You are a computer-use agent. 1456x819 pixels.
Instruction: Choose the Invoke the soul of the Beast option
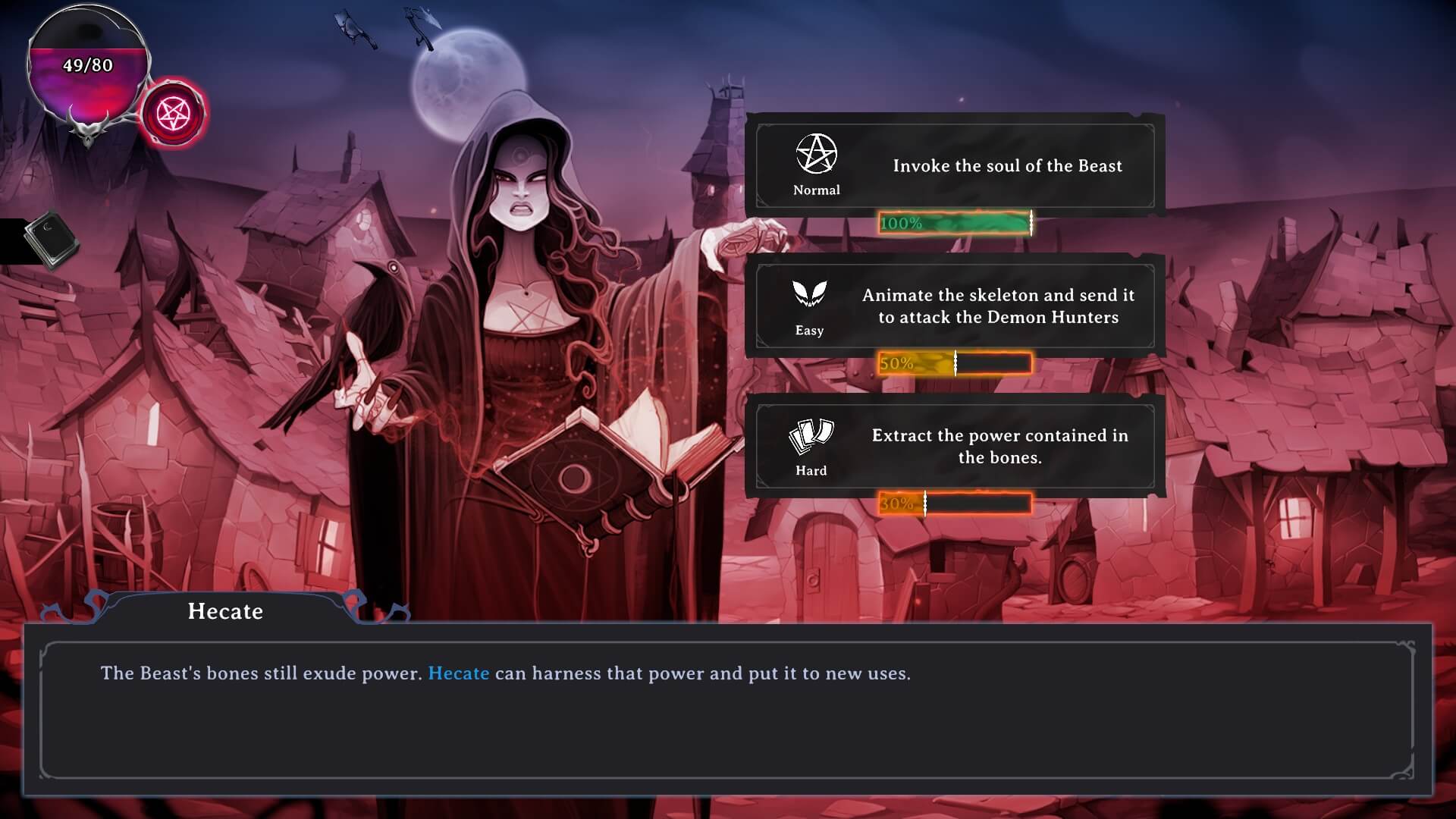pos(1009,165)
